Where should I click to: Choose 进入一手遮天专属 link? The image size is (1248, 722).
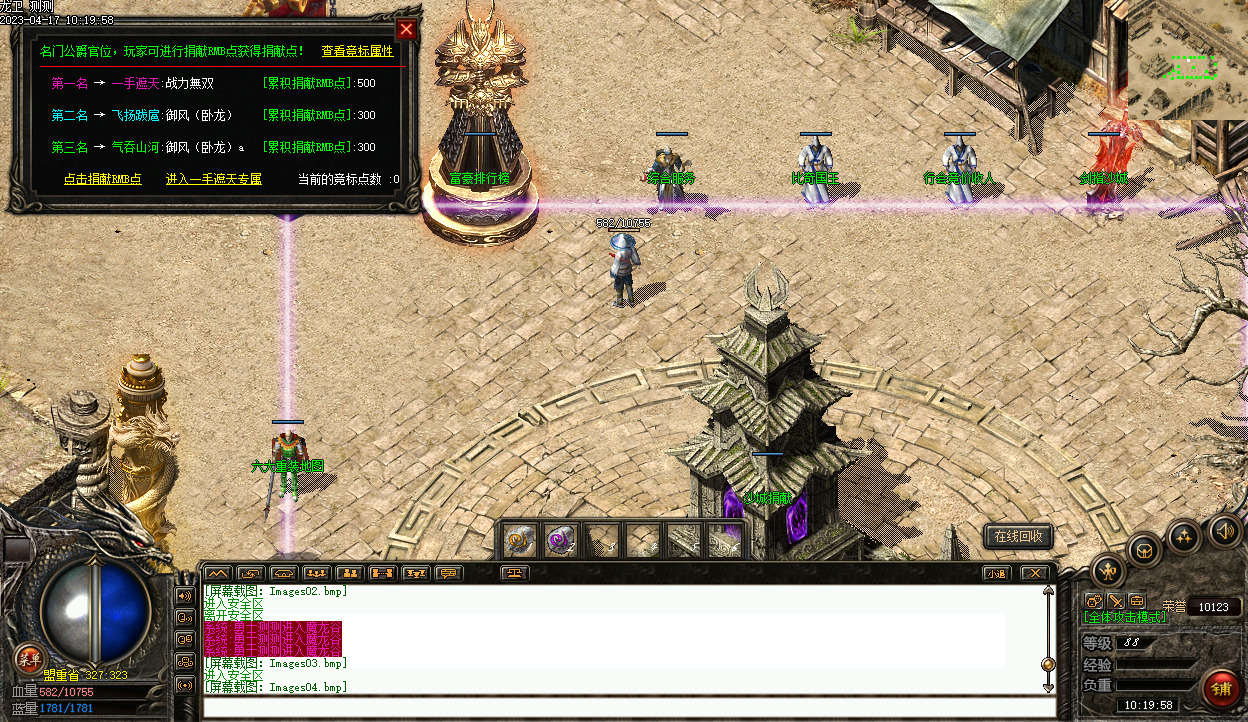[x=214, y=179]
